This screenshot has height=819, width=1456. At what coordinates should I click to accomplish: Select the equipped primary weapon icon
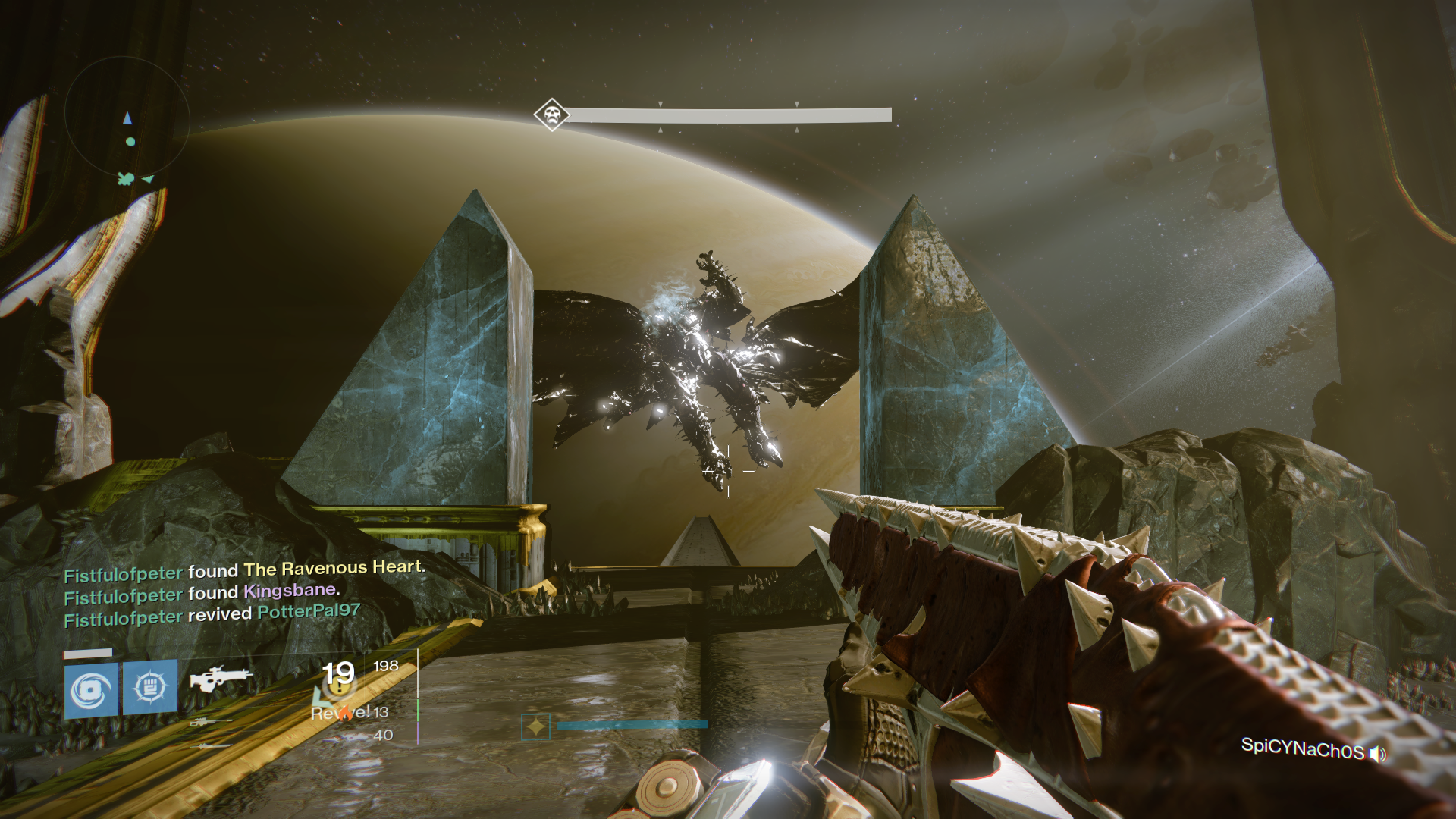(x=221, y=677)
